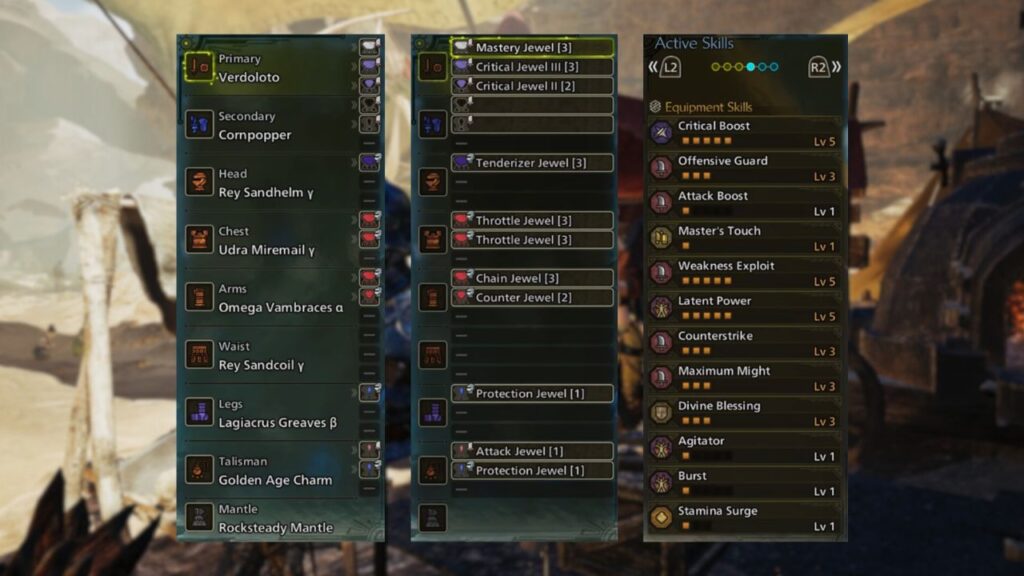This screenshot has width=1024, height=576.
Task: Select the Chain Jewel [3] decoration
Action: point(532,278)
